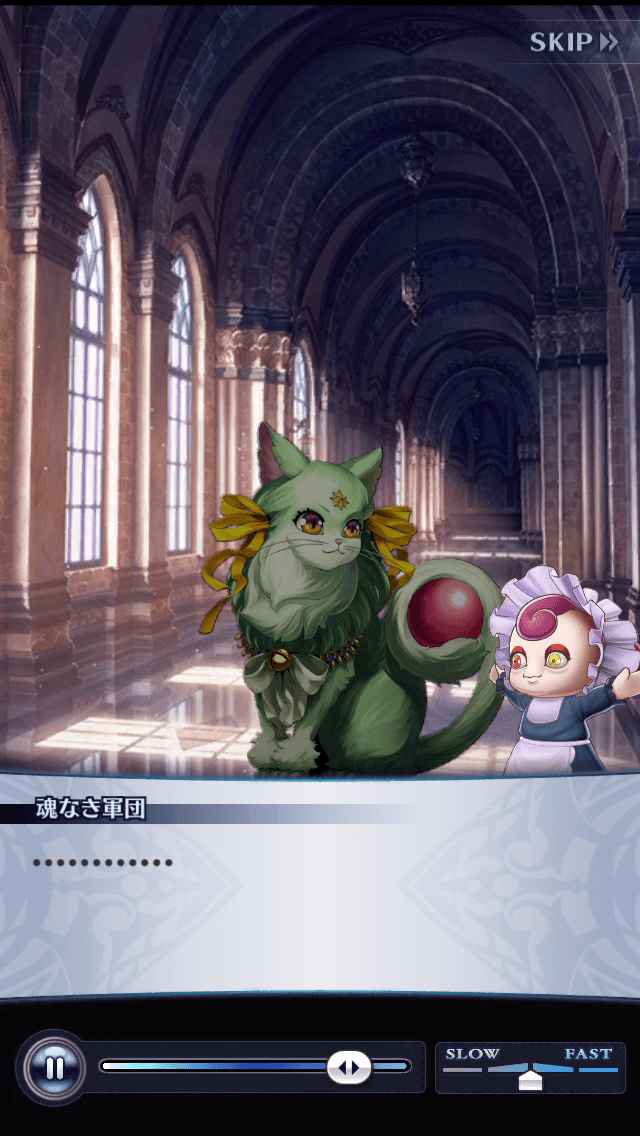Pause the dialogue playback
Image resolution: width=640 pixels, height=1136 pixels.
coord(54,1067)
